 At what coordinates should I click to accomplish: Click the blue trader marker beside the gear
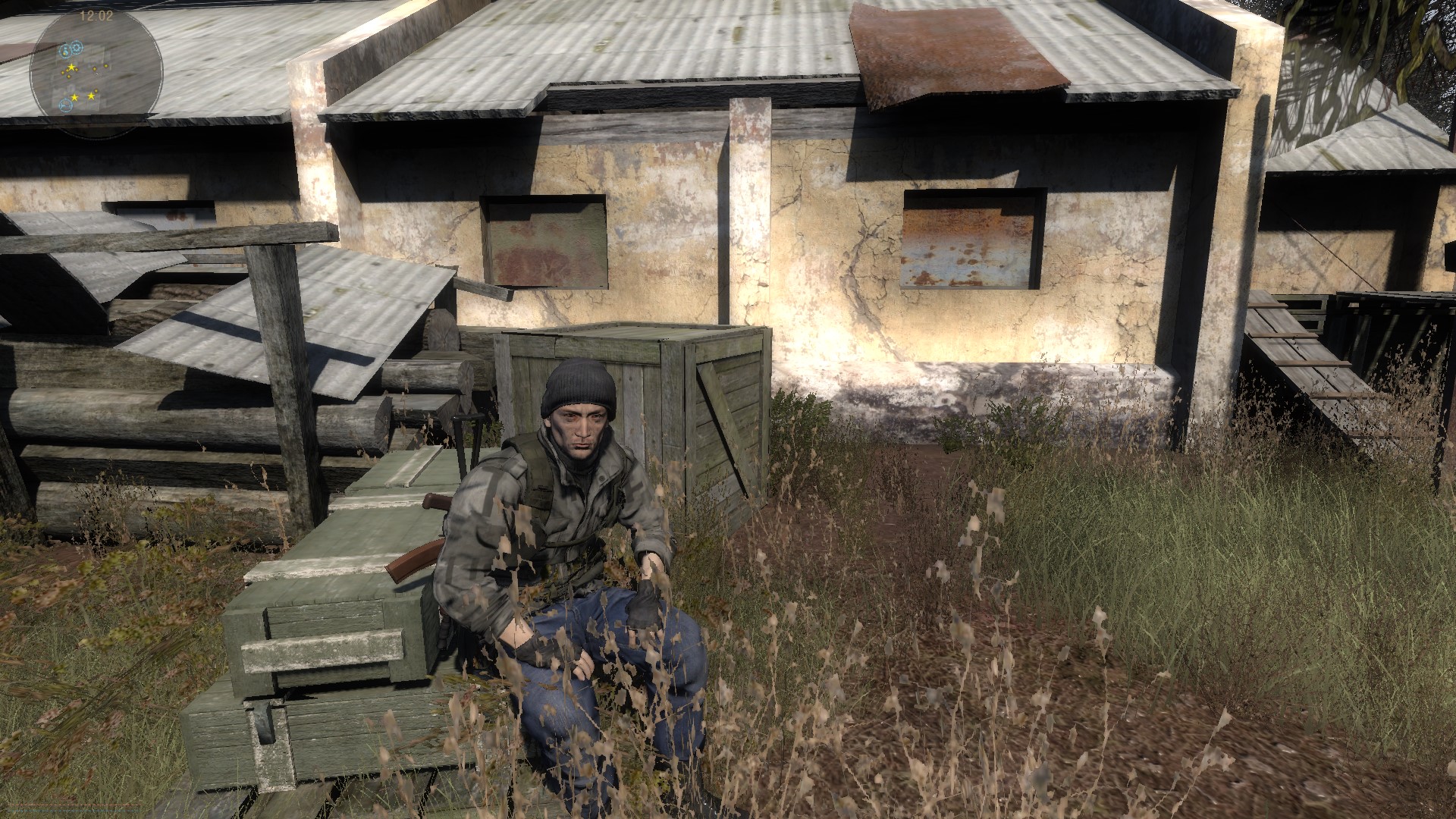click(x=66, y=51)
